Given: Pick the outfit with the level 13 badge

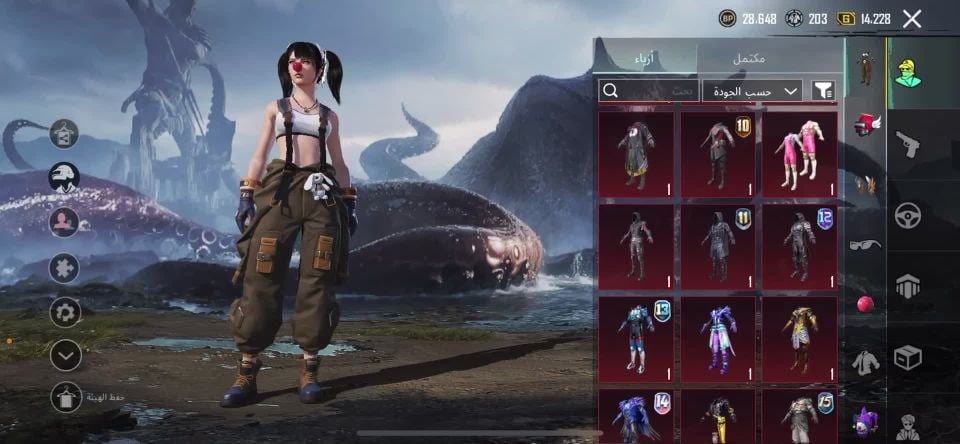Looking at the screenshot, I should coord(636,338).
